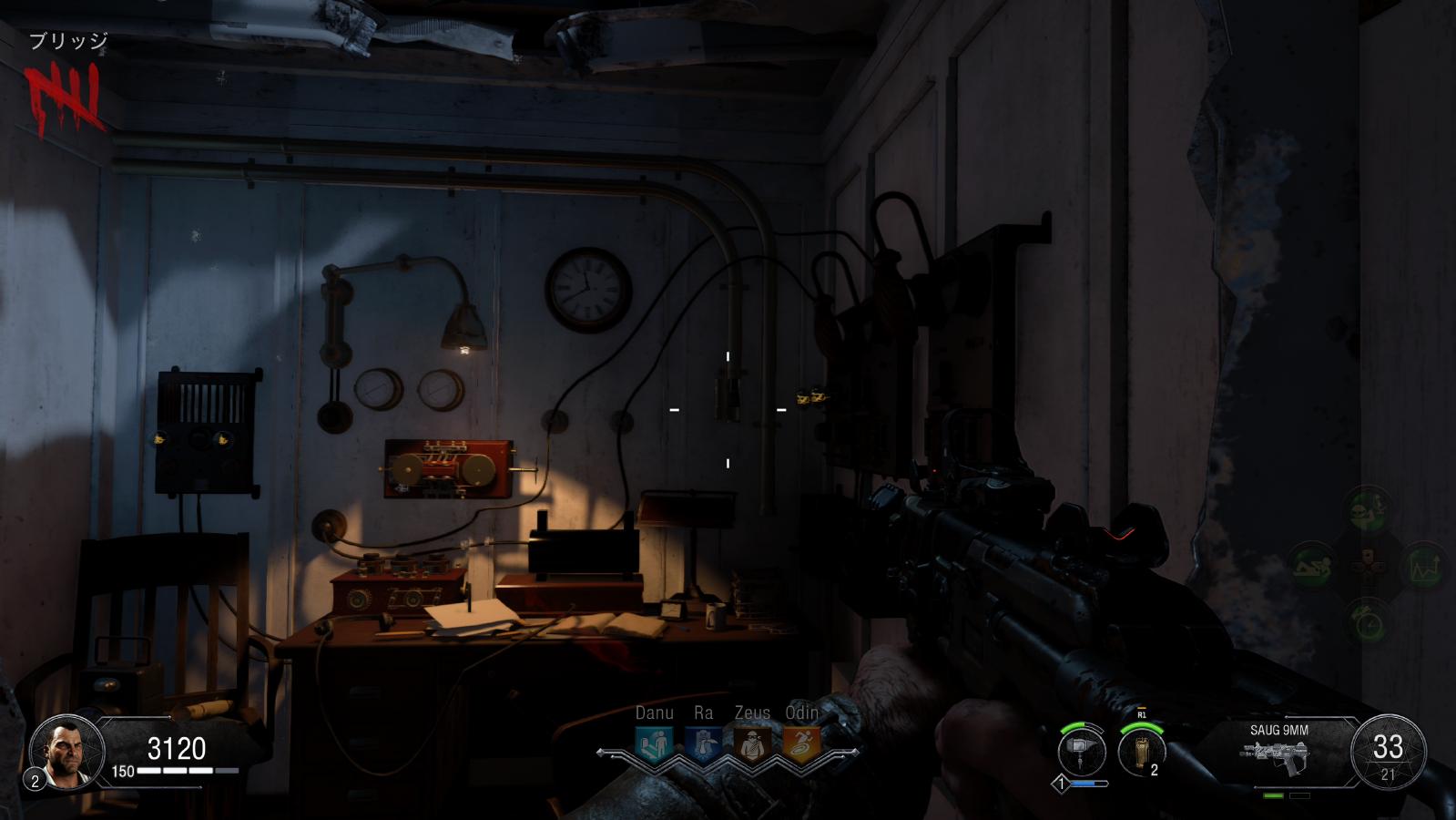
Task: Select the R1 grenade equipment icon
Action: 1141,753
